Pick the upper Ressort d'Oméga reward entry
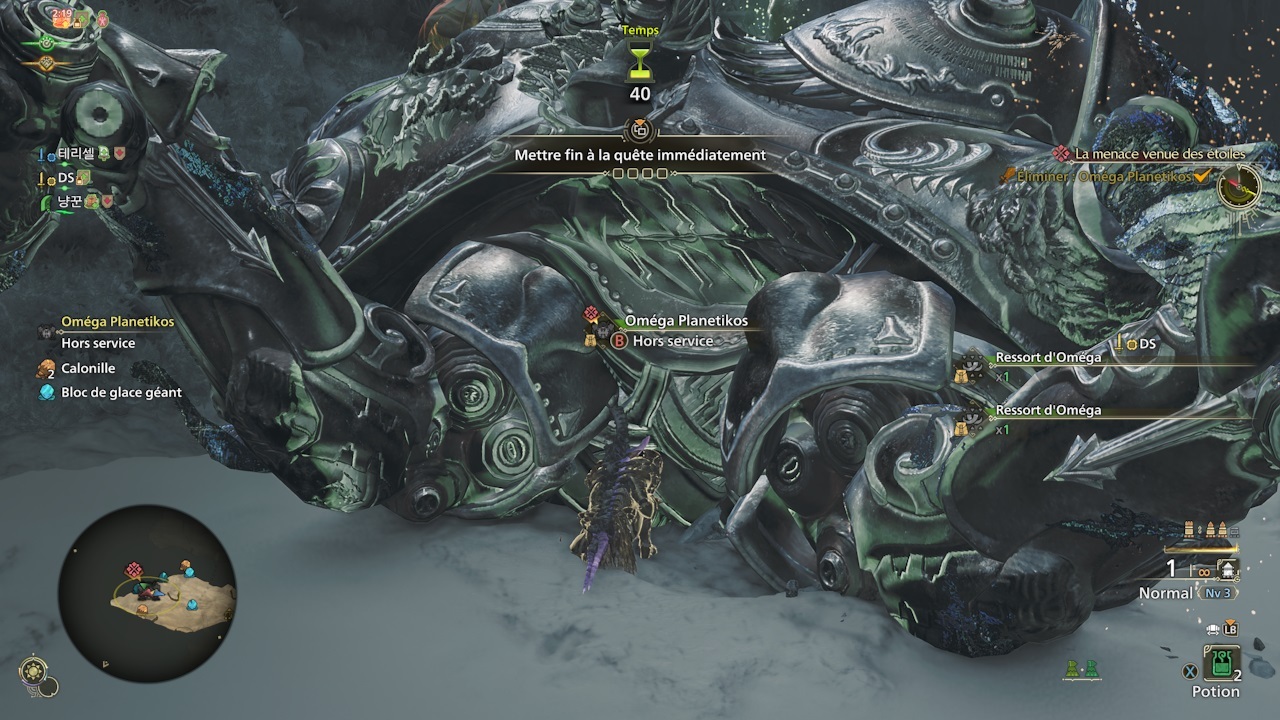Viewport: 1280px width, 720px height. [x=1048, y=357]
